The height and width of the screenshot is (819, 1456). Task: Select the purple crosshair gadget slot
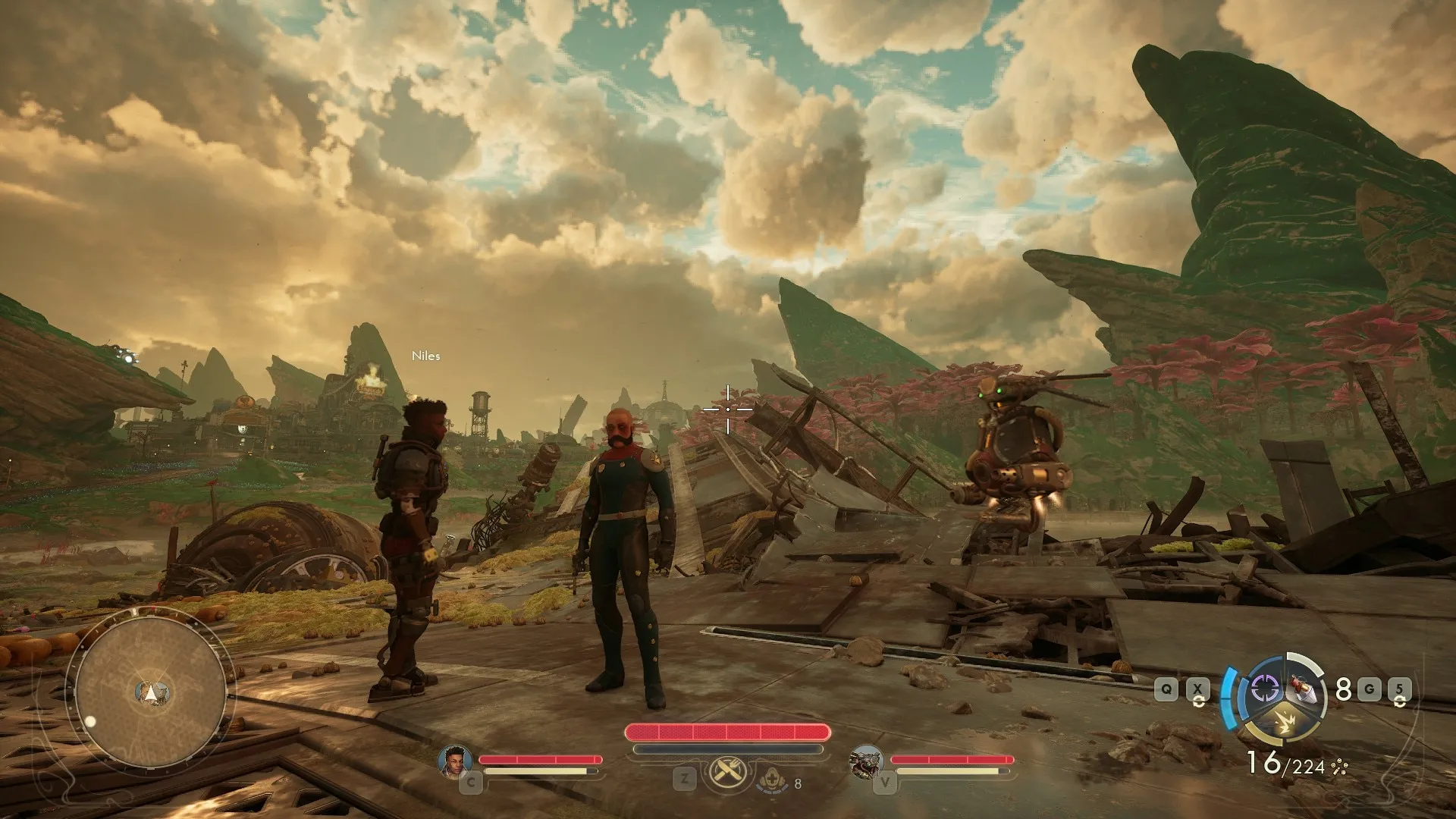1264,689
